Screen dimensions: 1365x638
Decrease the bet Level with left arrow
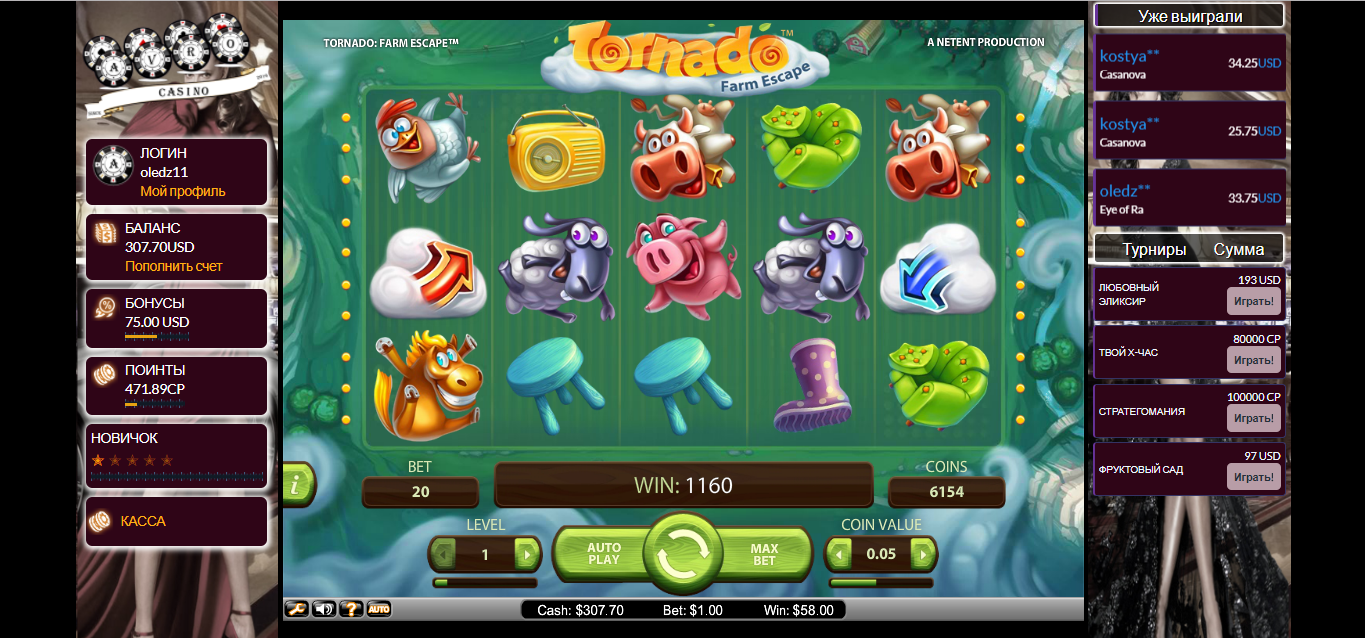[444, 554]
